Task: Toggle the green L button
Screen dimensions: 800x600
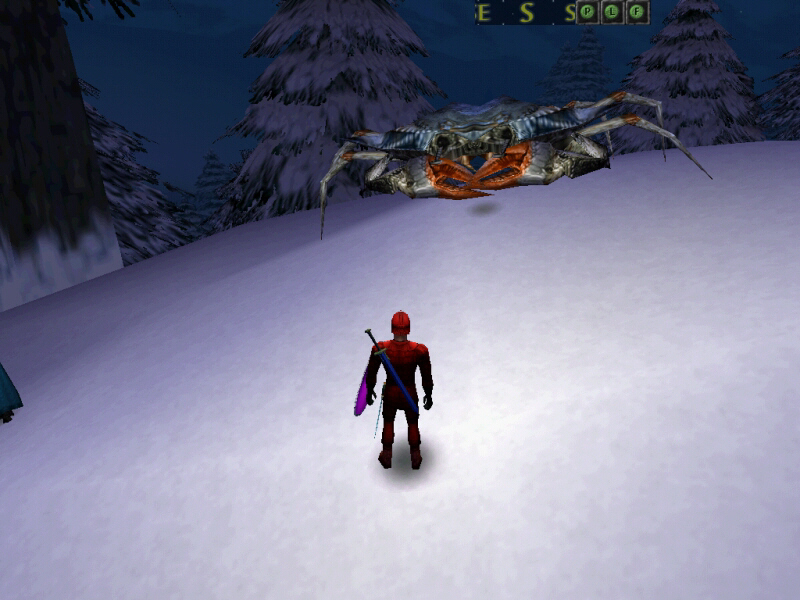Action: (612, 12)
